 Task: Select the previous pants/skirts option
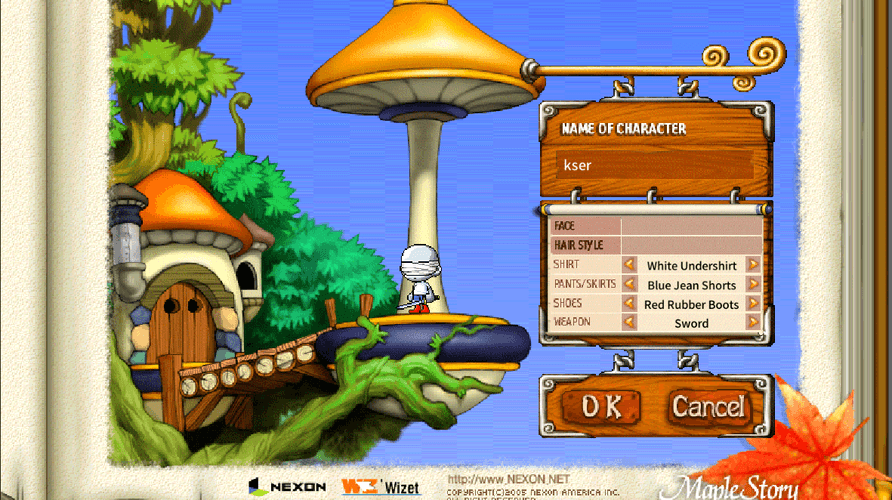click(x=630, y=284)
